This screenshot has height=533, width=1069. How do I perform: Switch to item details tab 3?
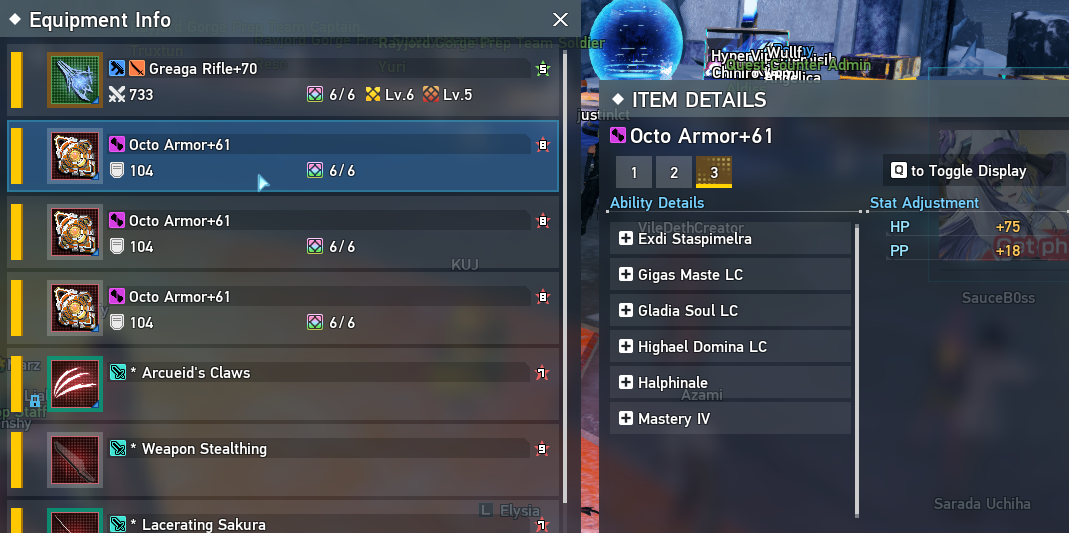[714, 172]
